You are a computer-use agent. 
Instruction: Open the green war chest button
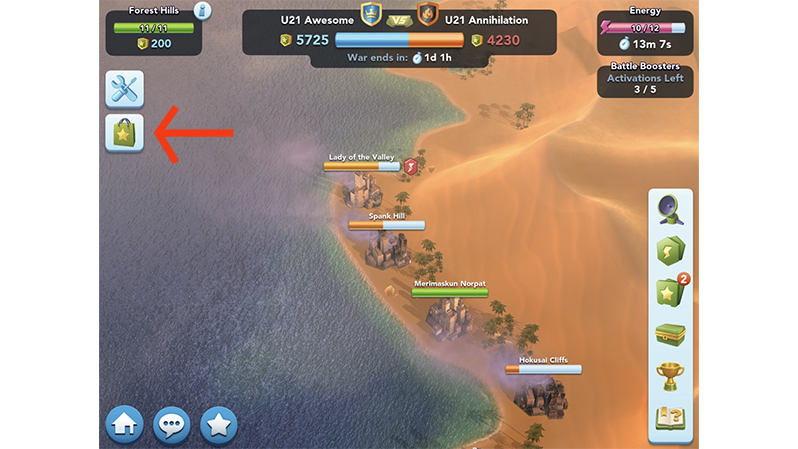pyautogui.click(x=669, y=335)
